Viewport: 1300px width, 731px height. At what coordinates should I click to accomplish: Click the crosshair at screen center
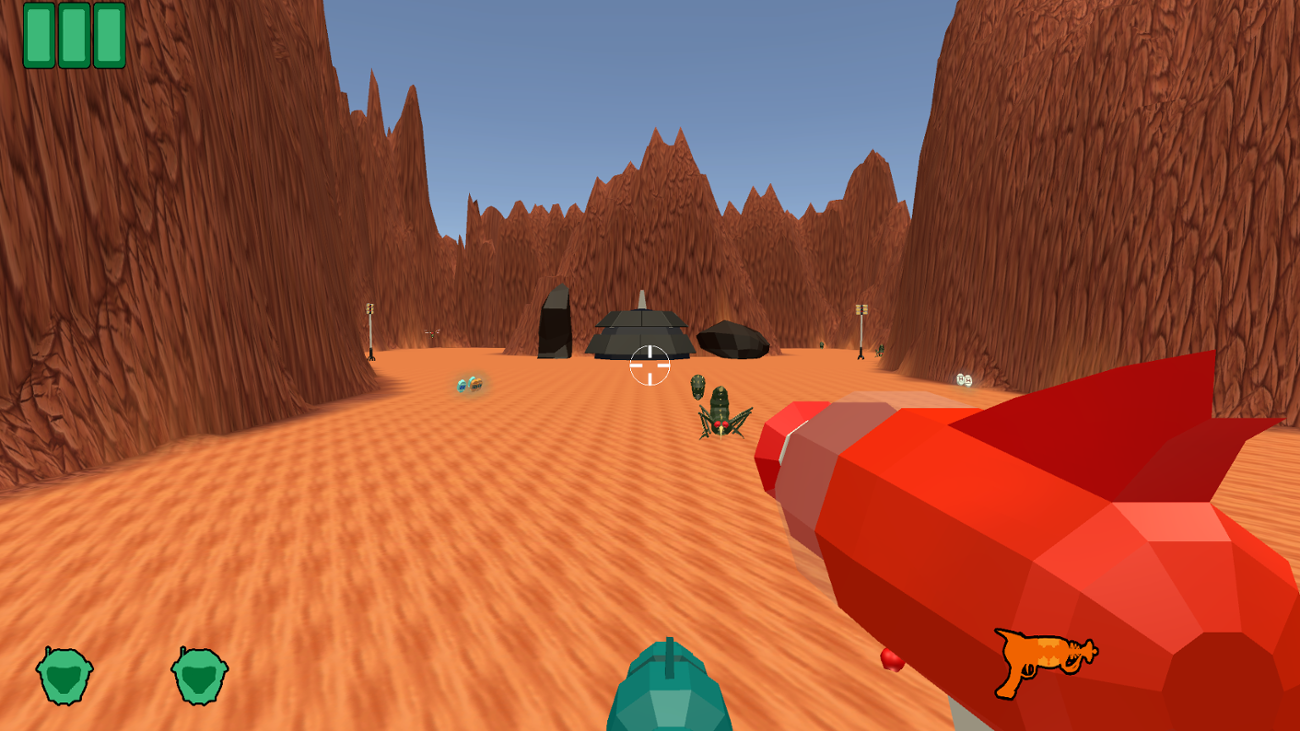(649, 366)
